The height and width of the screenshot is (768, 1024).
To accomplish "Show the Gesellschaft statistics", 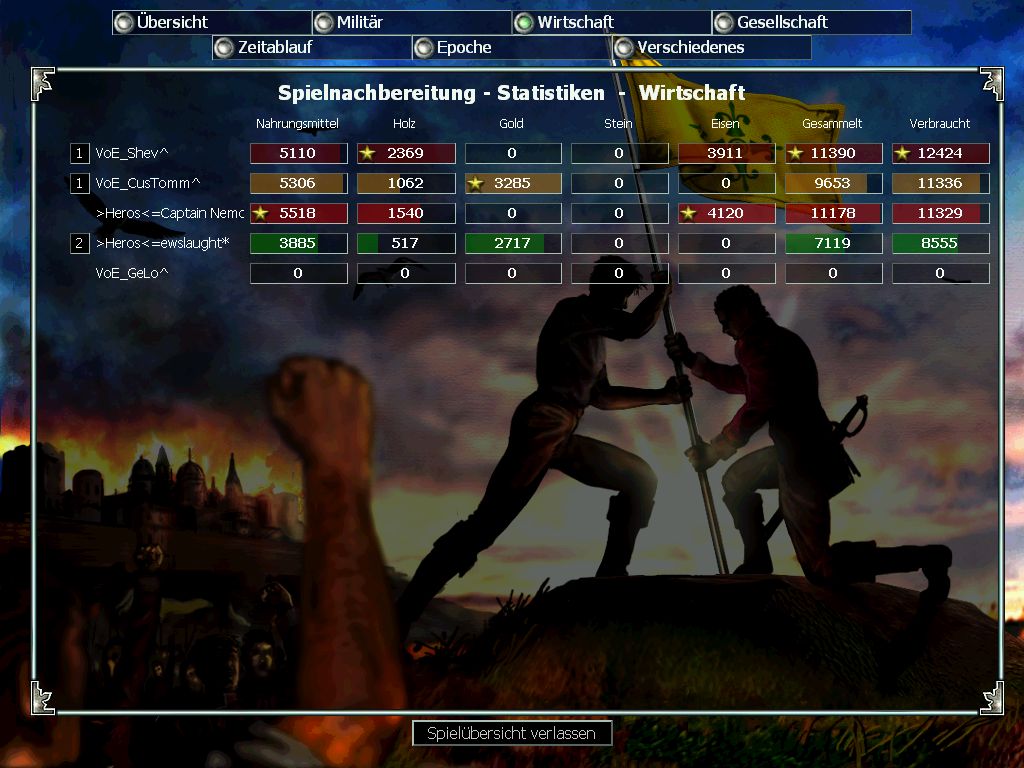I will (x=811, y=22).
